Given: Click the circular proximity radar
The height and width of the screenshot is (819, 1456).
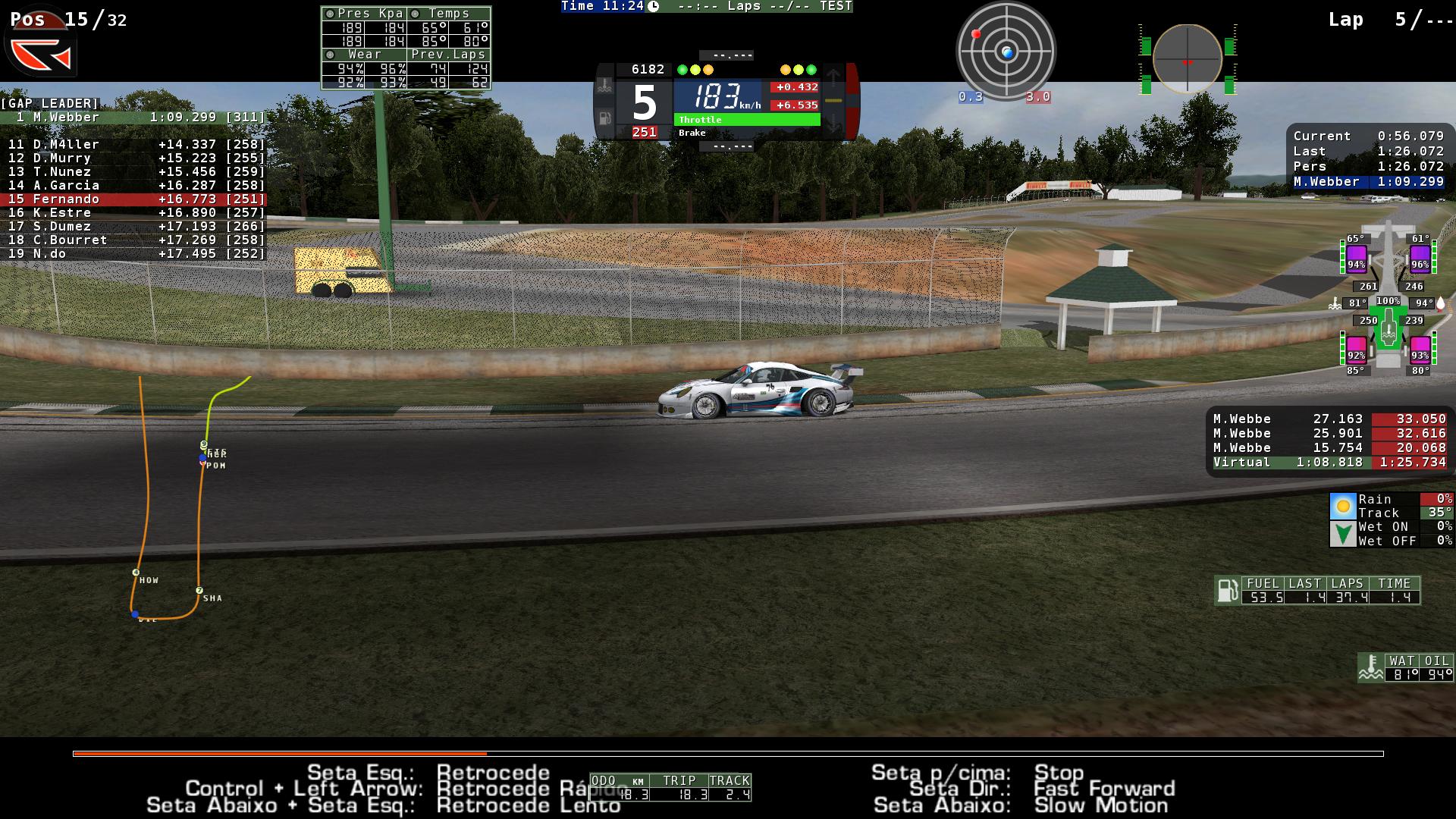Looking at the screenshot, I should click(x=1006, y=52).
